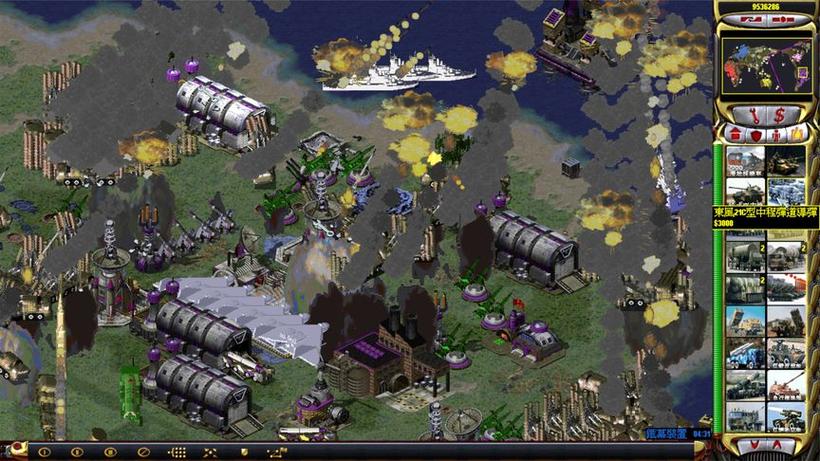Click the dotted grid command bar icon
Viewport: 820px width, 461px height.
click(178, 452)
